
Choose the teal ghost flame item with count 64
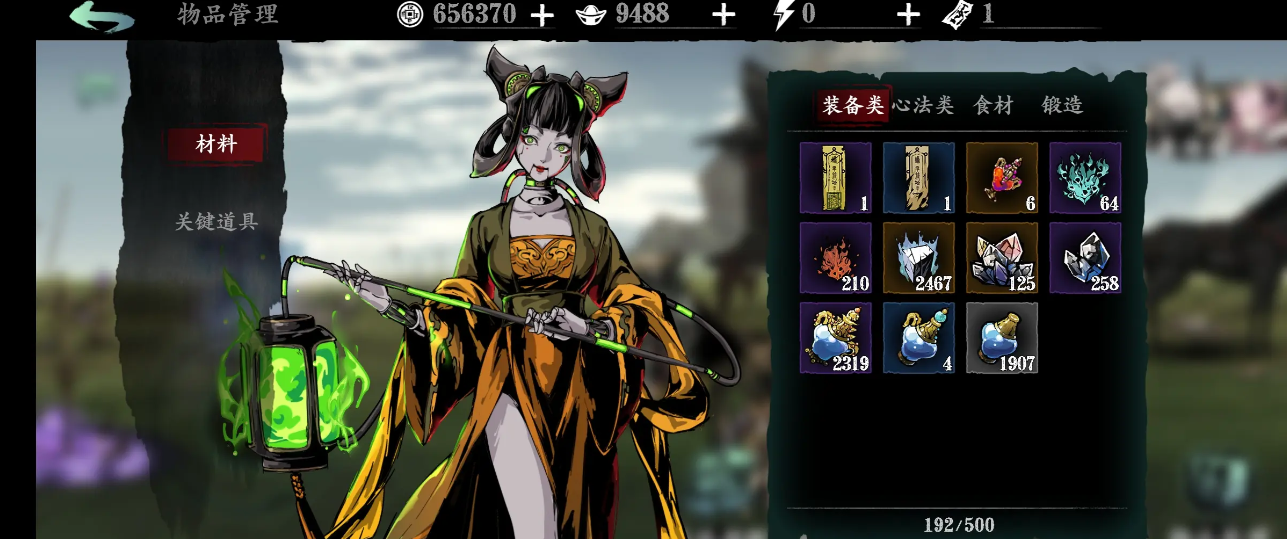[1085, 178]
